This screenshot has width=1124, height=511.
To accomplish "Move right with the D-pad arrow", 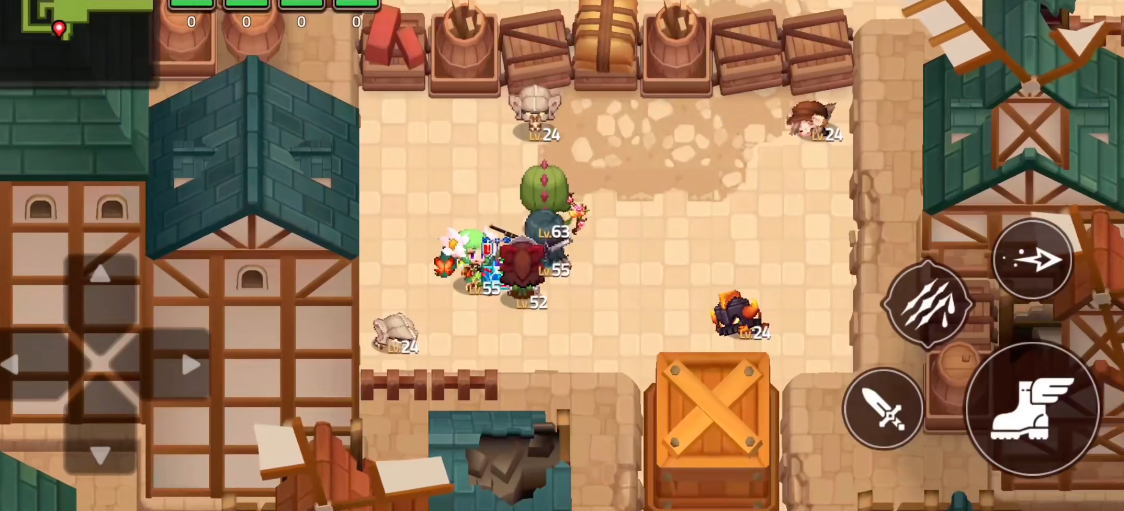I will click(190, 365).
